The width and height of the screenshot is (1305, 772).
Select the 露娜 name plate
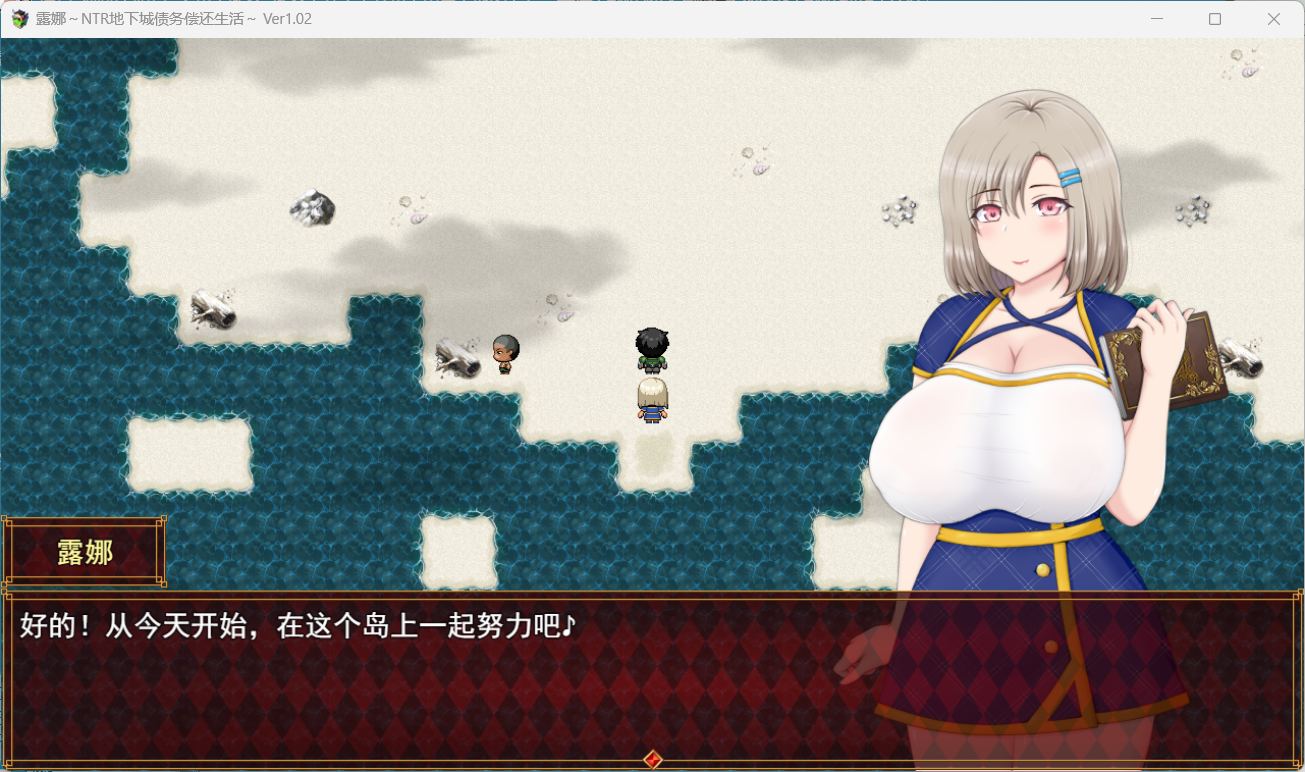click(85, 552)
